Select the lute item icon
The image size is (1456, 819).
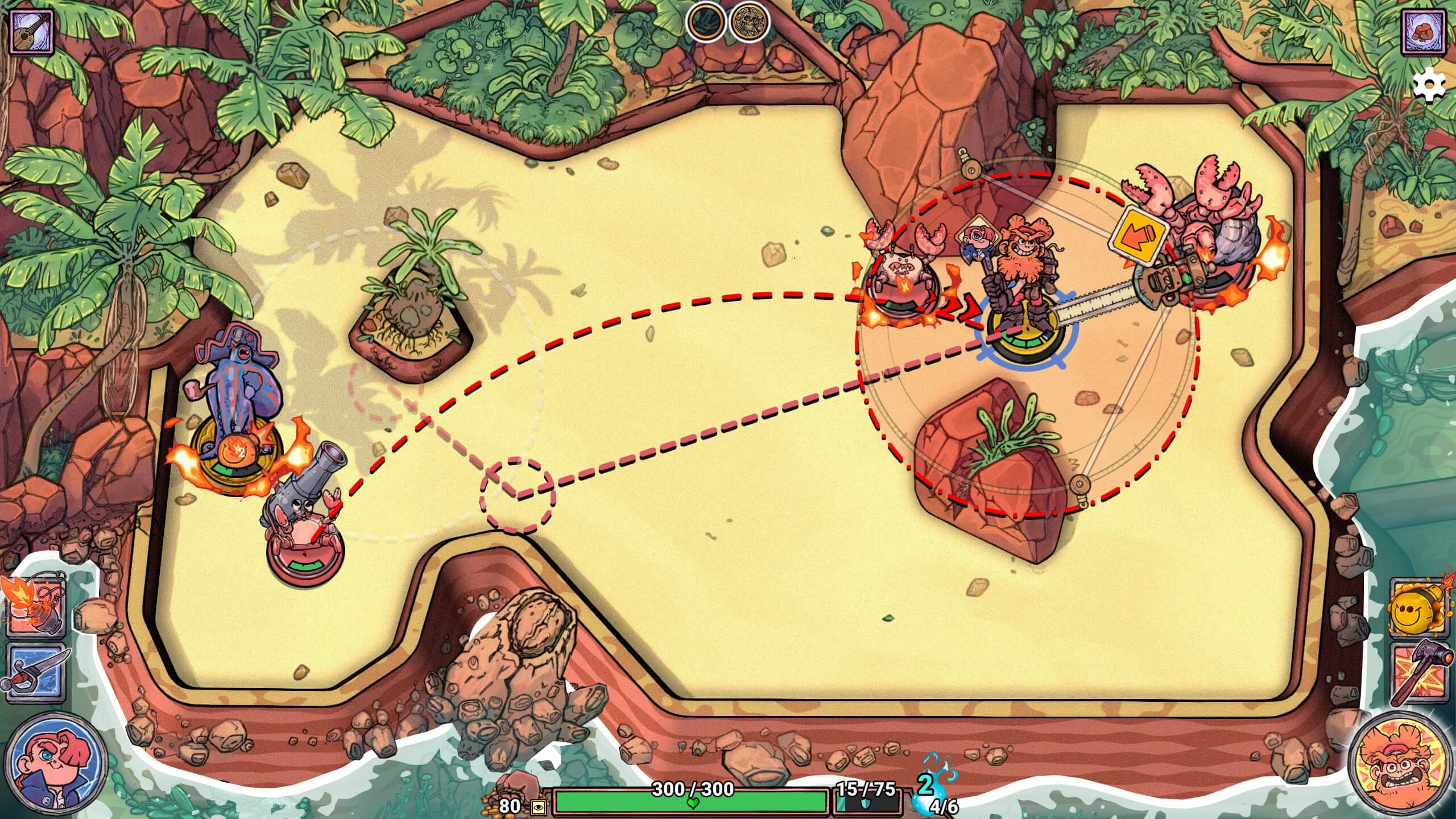pos(32,32)
